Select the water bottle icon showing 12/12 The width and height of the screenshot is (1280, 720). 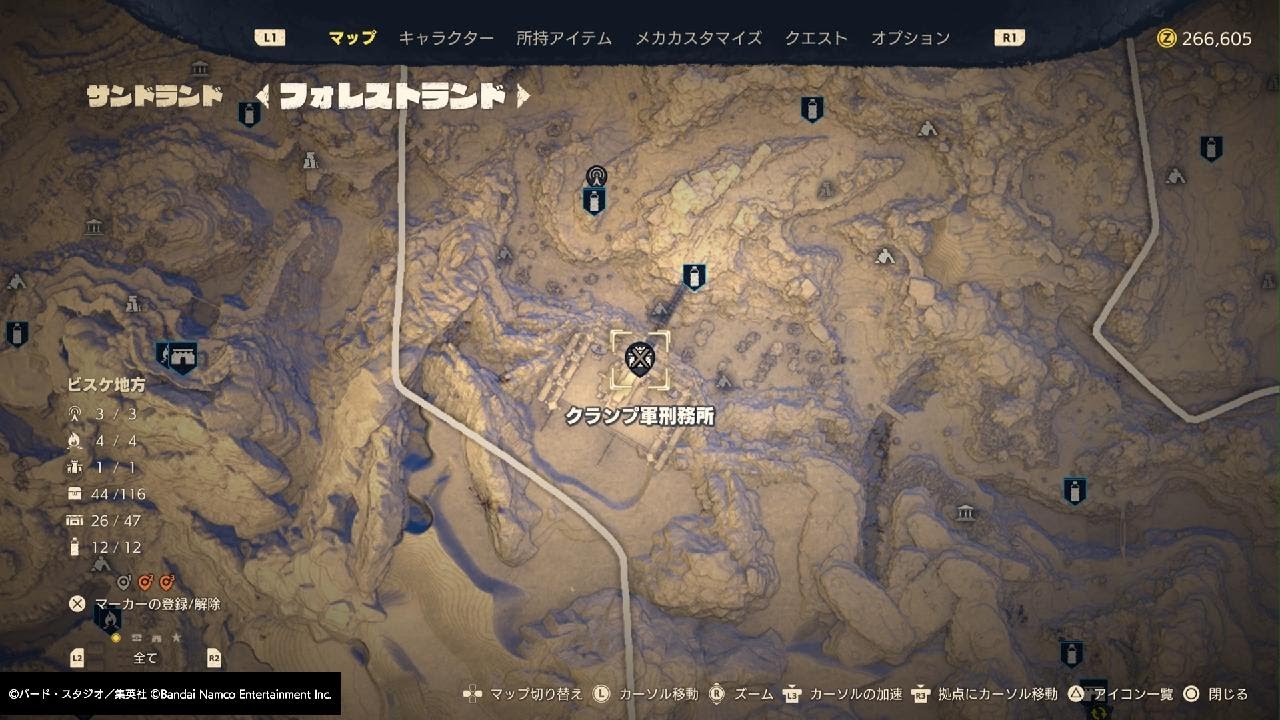pos(74,547)
